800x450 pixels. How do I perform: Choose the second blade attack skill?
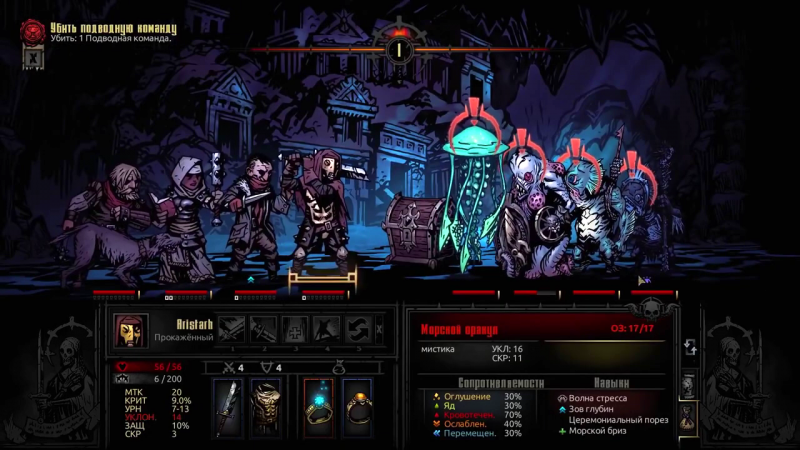(264, 329)
